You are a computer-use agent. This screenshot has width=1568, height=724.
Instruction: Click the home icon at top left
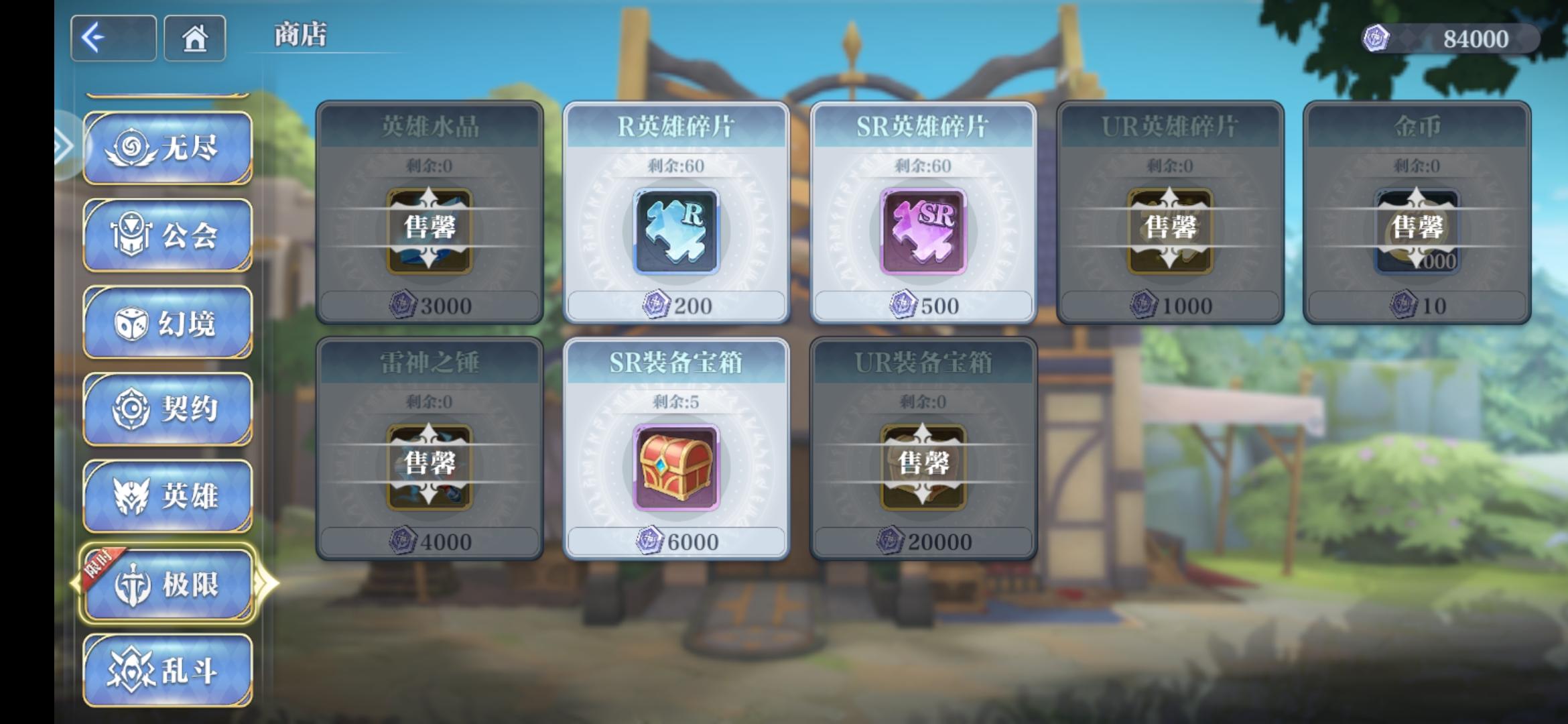(194, 39)
